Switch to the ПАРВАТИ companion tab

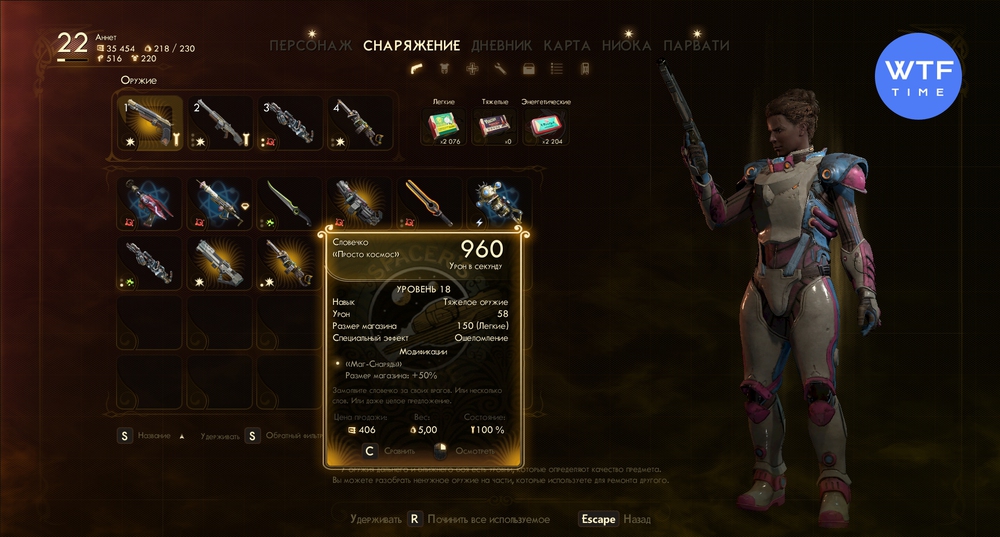coord(696,45)
